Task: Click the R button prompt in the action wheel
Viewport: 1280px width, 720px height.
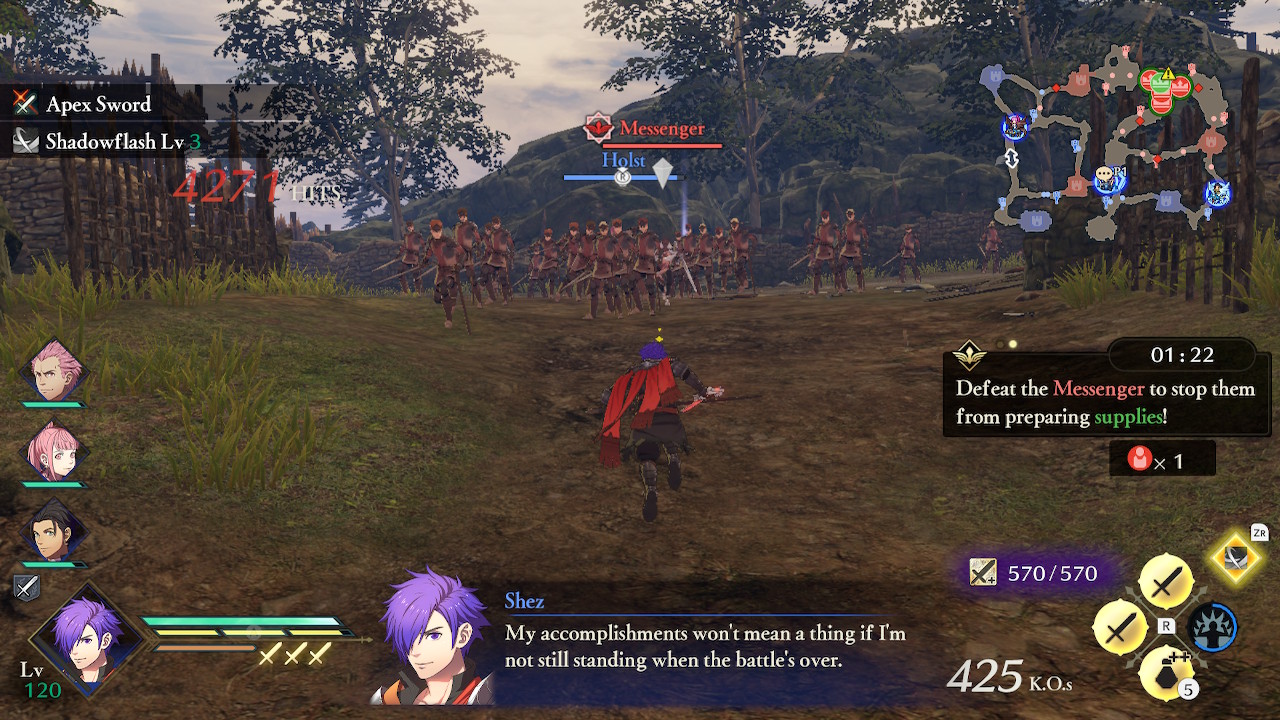Action: (1166, 627)
